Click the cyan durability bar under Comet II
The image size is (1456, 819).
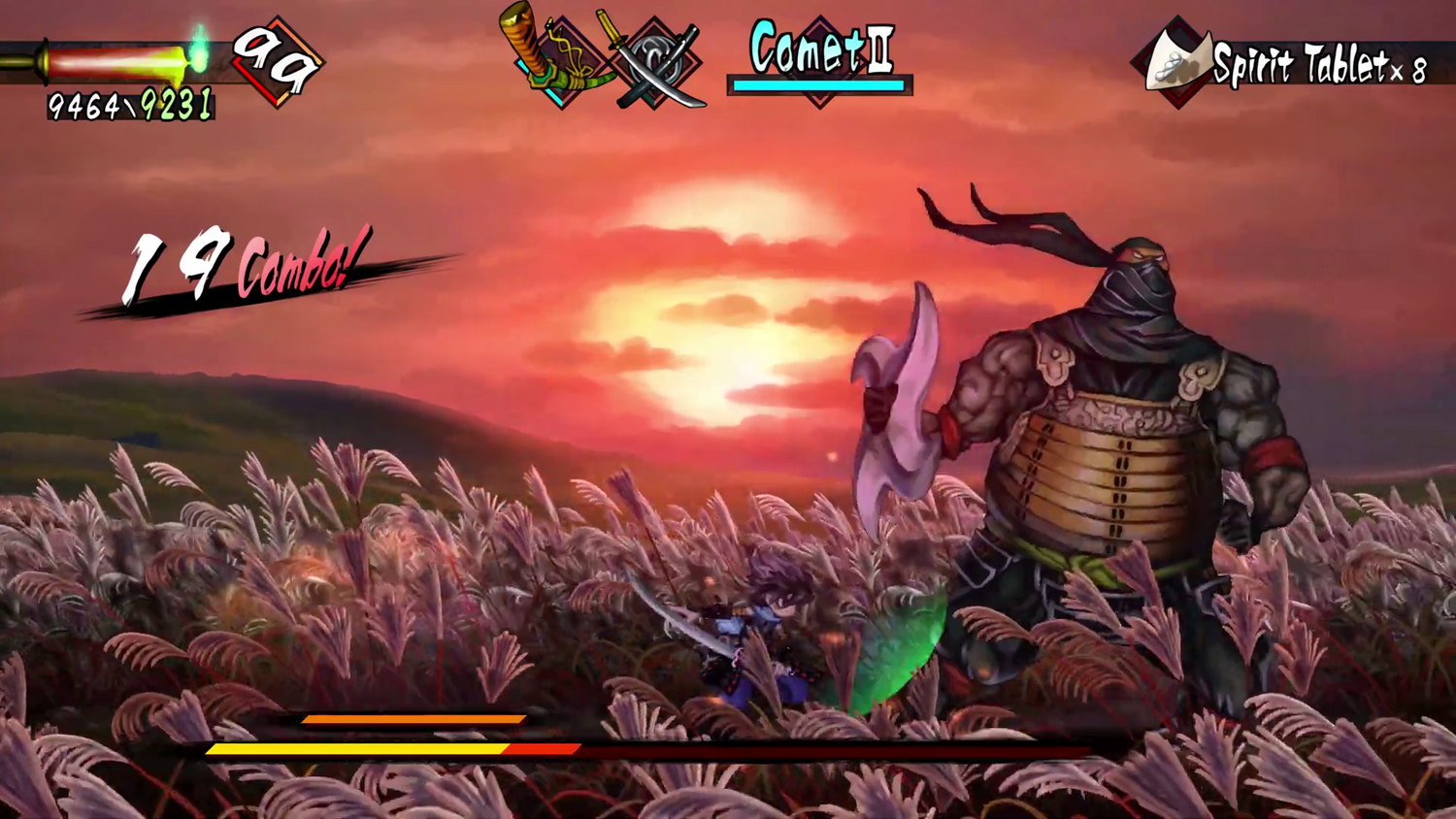(x=818, y=87)
